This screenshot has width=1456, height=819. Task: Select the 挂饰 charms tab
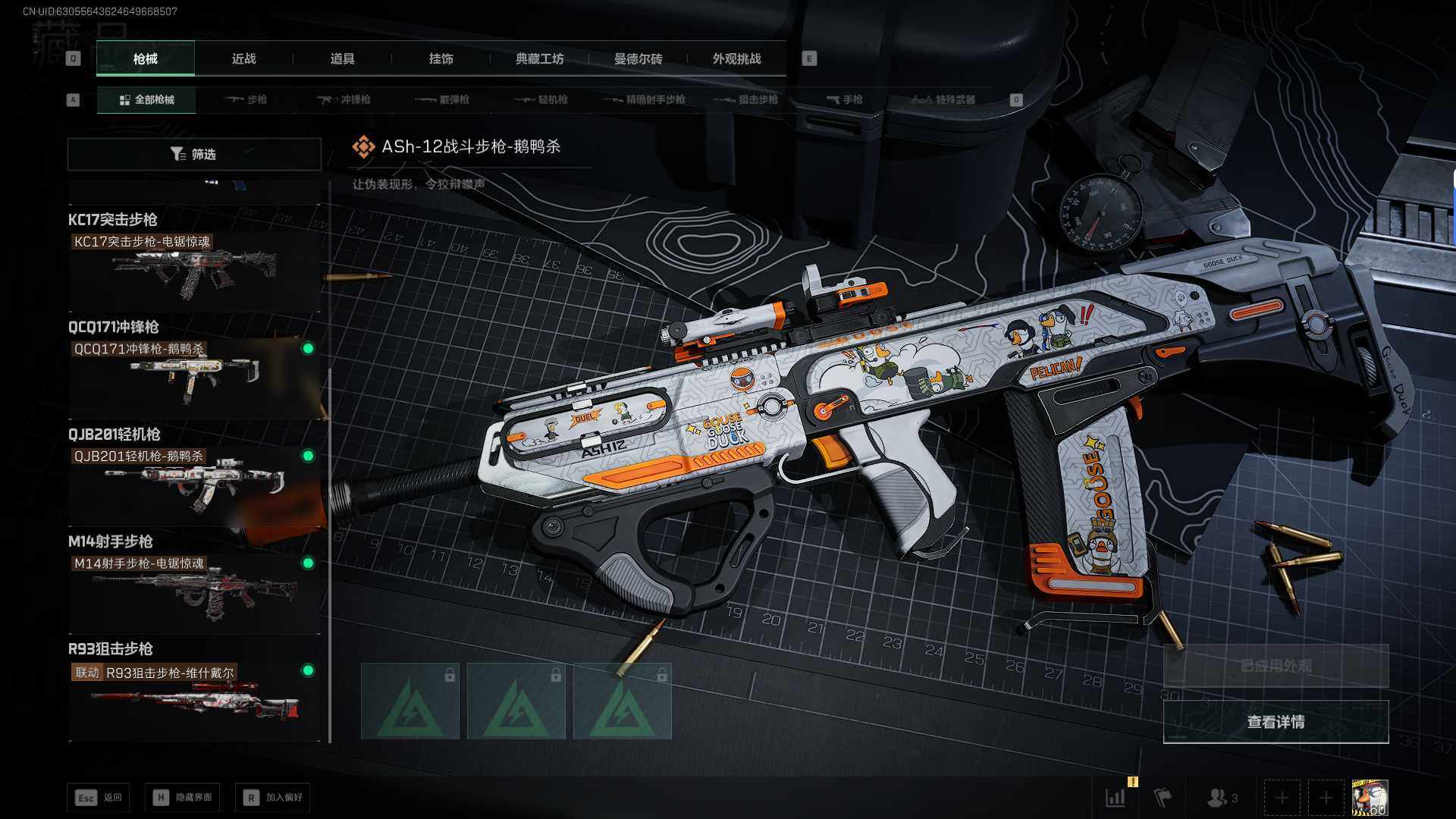click(441, 59)
